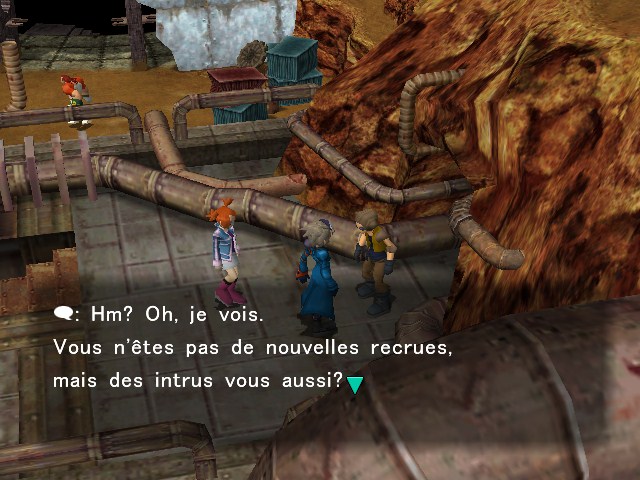The height and width of the screenshot is (480, 640).
Task: Advance dialogue with the green arrow
Action: pos(354,384)
